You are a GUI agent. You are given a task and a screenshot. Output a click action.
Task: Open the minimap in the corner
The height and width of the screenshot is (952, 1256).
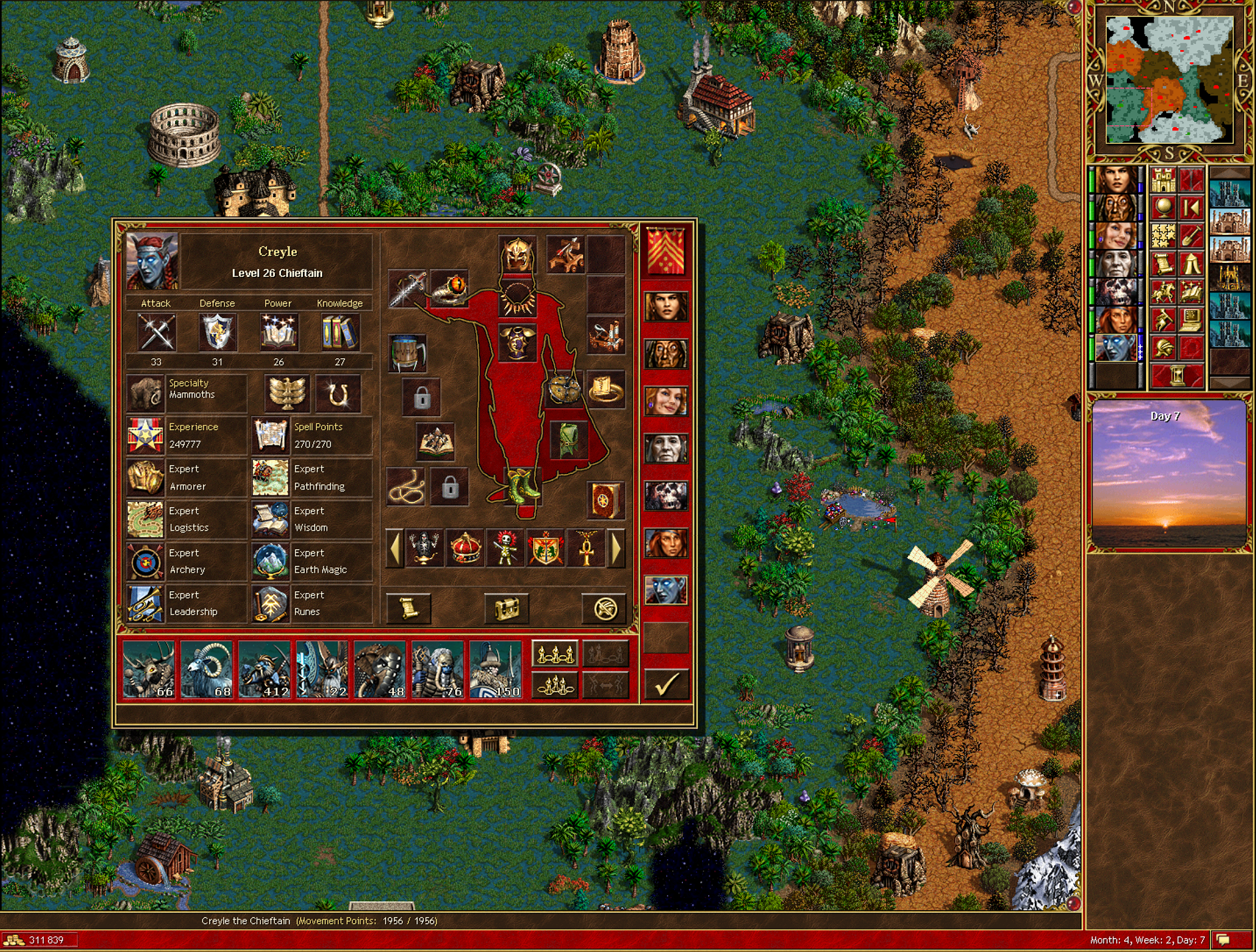tap(1169, 80)
